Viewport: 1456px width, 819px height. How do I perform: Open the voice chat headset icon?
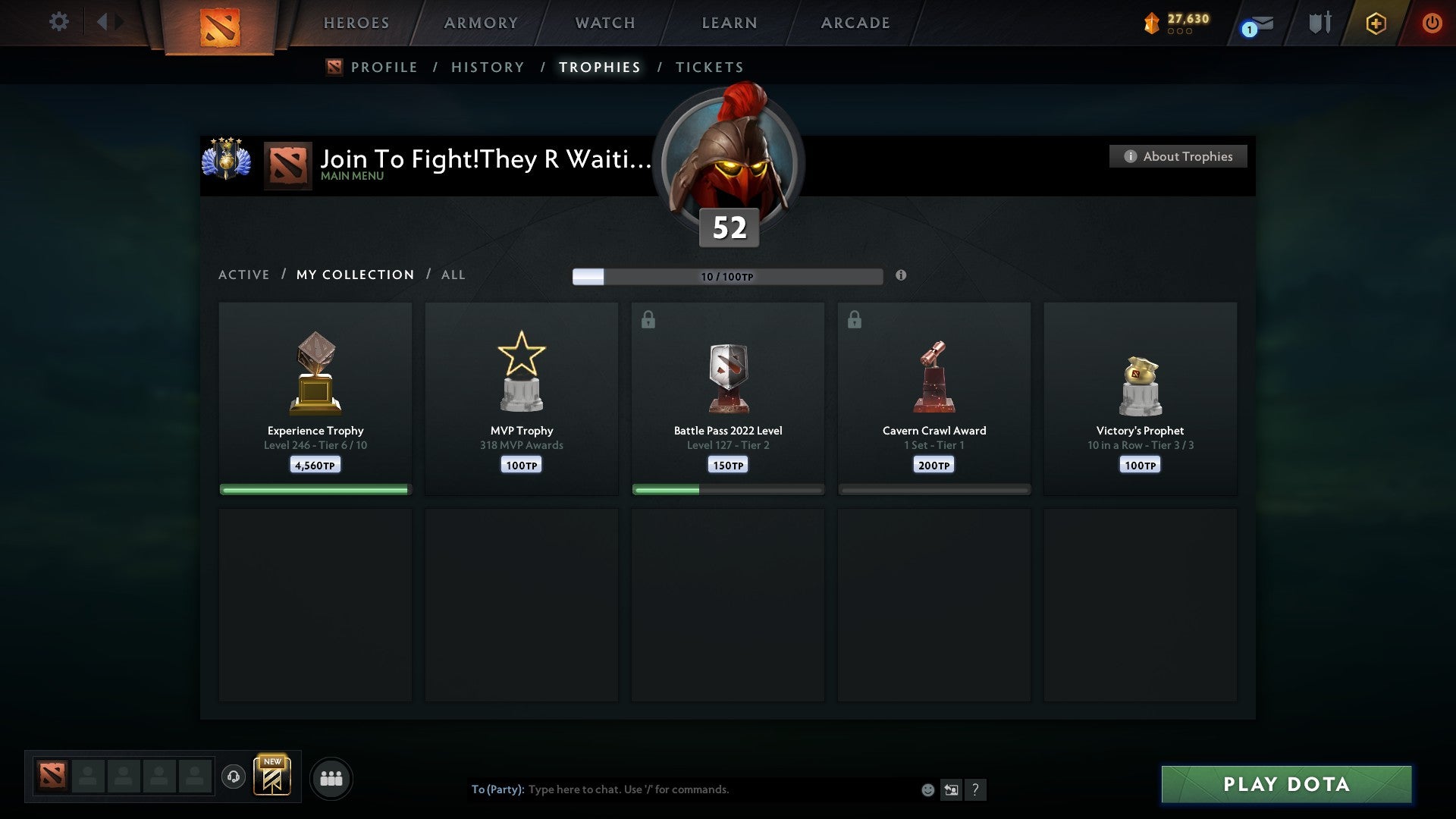click(233, 778)
